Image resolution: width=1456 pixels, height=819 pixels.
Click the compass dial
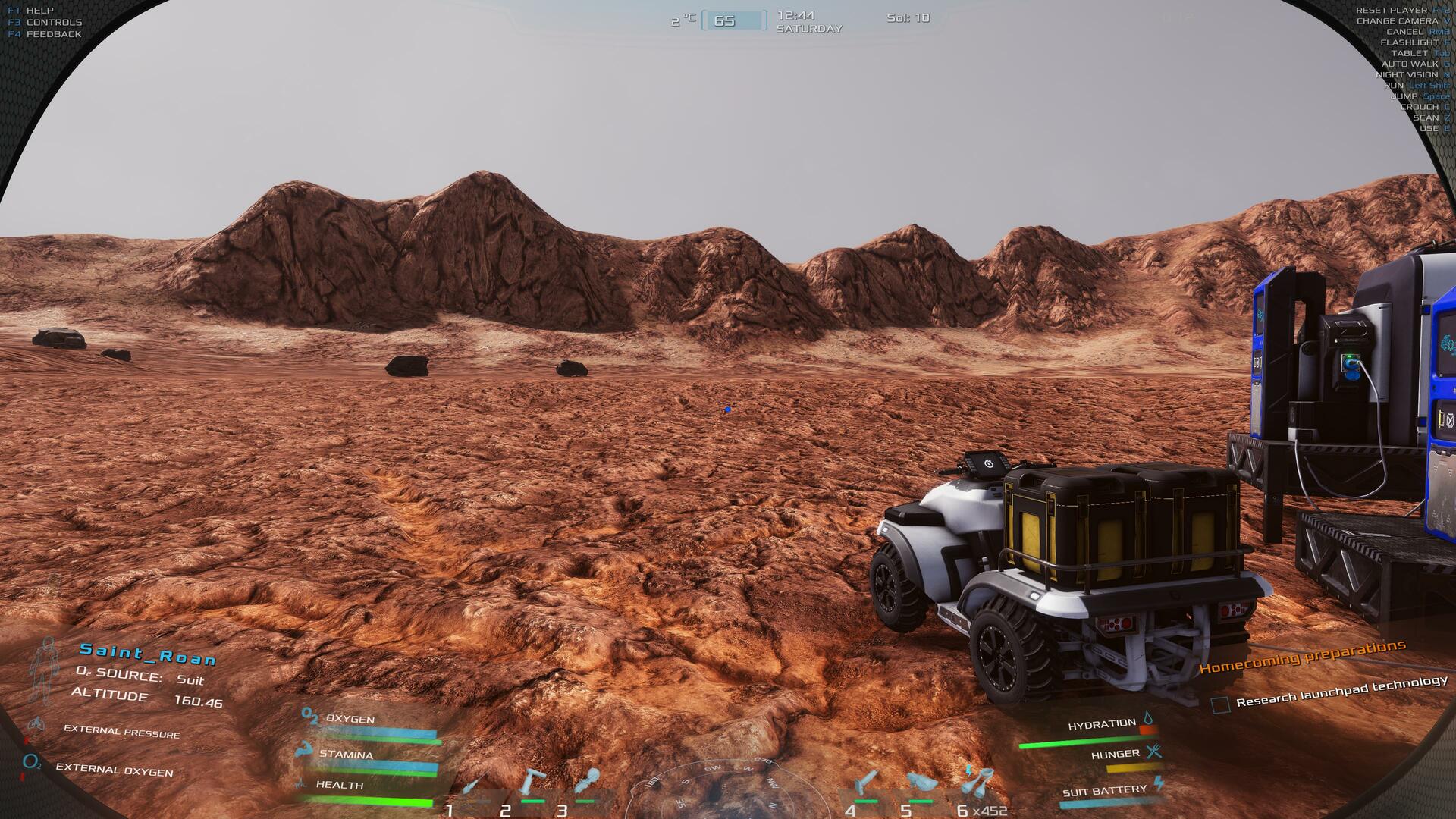coord(713,789)
